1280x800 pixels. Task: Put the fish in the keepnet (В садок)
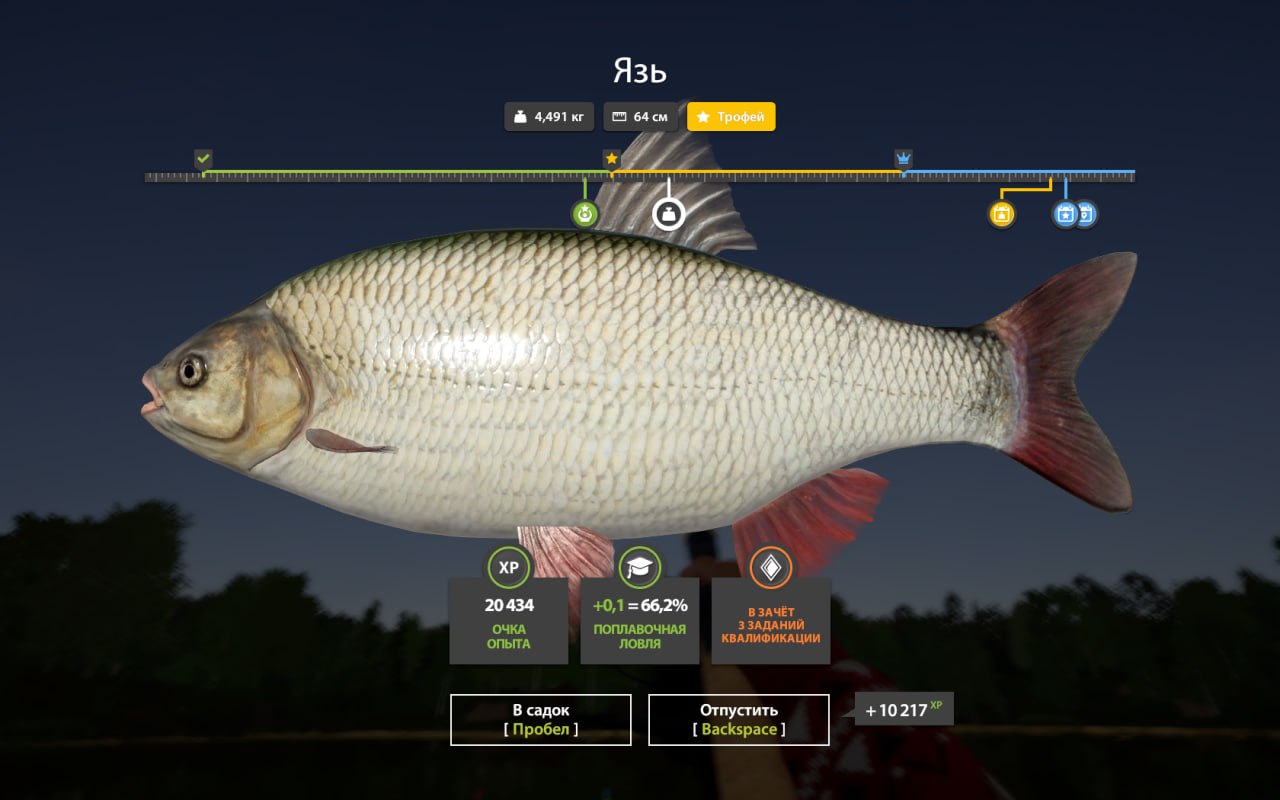pyautogui.click(x=540, y=719)
